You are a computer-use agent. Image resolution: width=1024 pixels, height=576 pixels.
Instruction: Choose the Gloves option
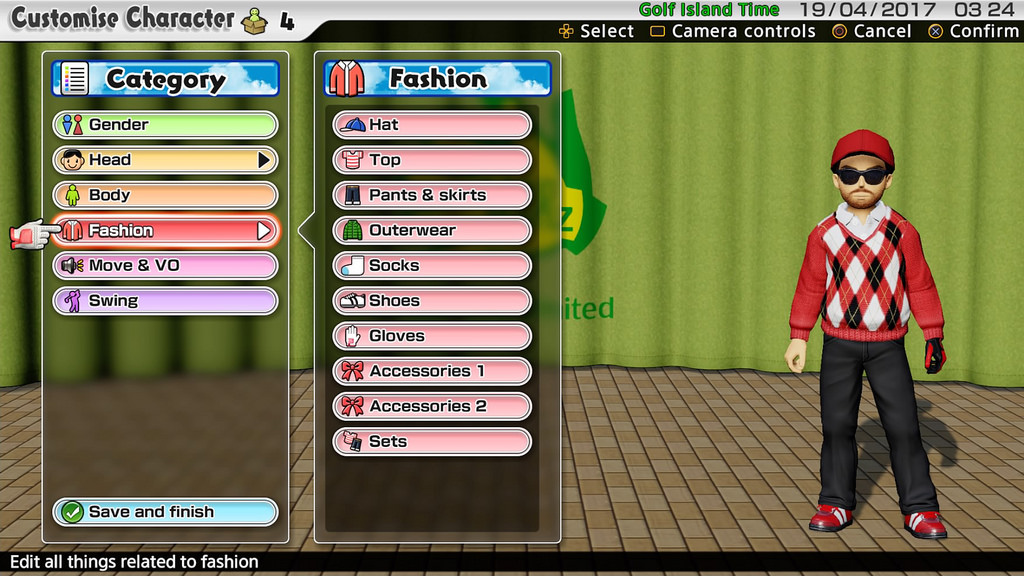click(x=431, y=336)
